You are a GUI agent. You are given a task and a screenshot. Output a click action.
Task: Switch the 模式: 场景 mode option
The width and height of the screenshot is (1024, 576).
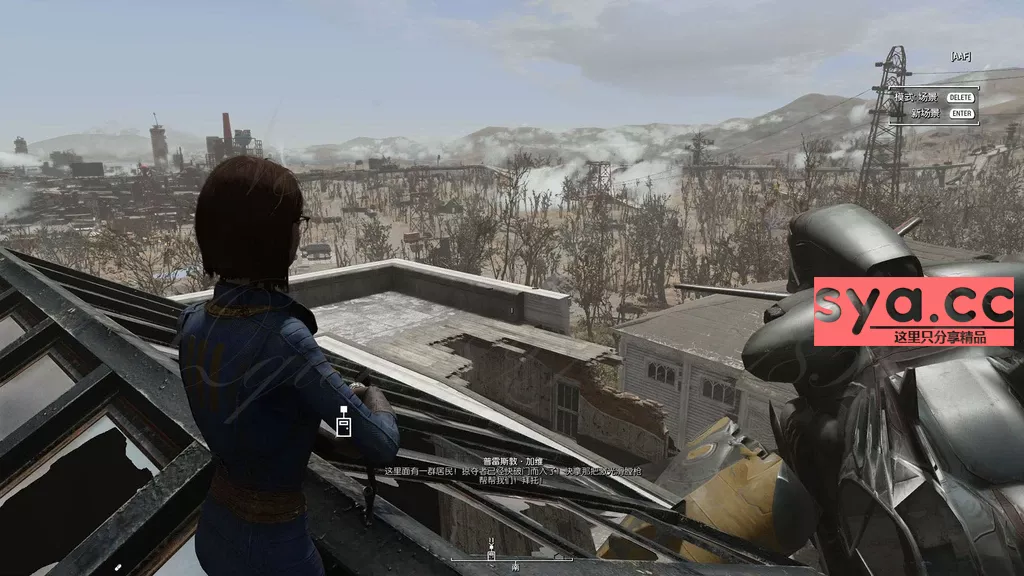click(918, 97)
